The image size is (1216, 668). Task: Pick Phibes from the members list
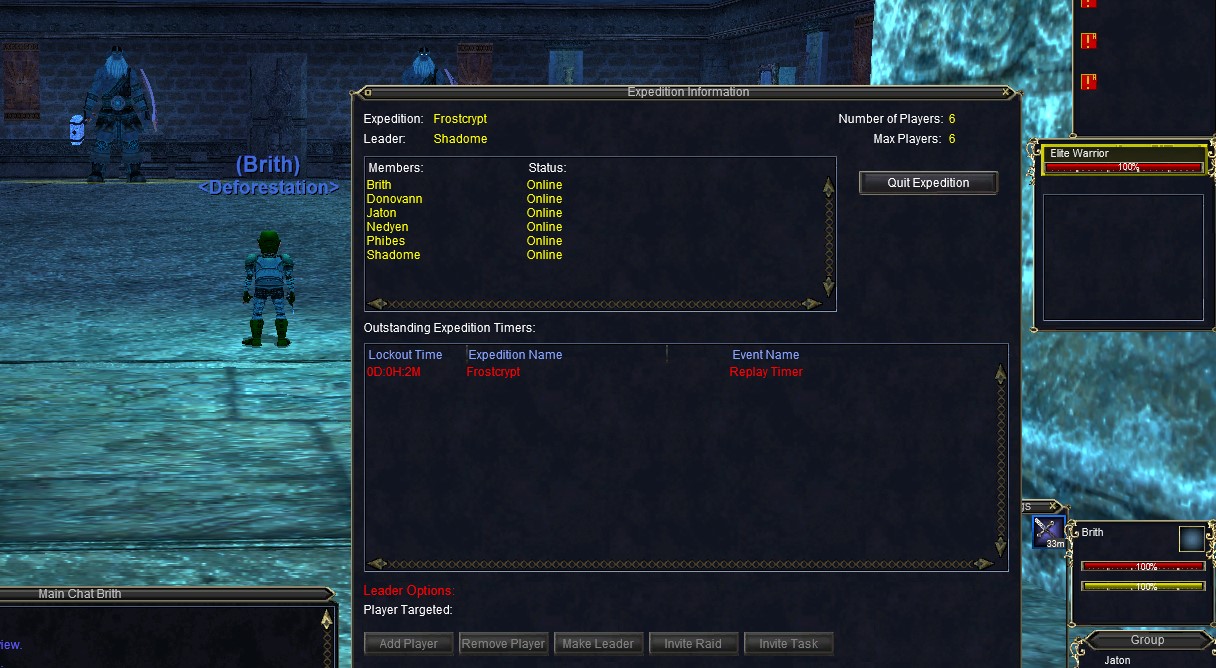pos(385,241)
